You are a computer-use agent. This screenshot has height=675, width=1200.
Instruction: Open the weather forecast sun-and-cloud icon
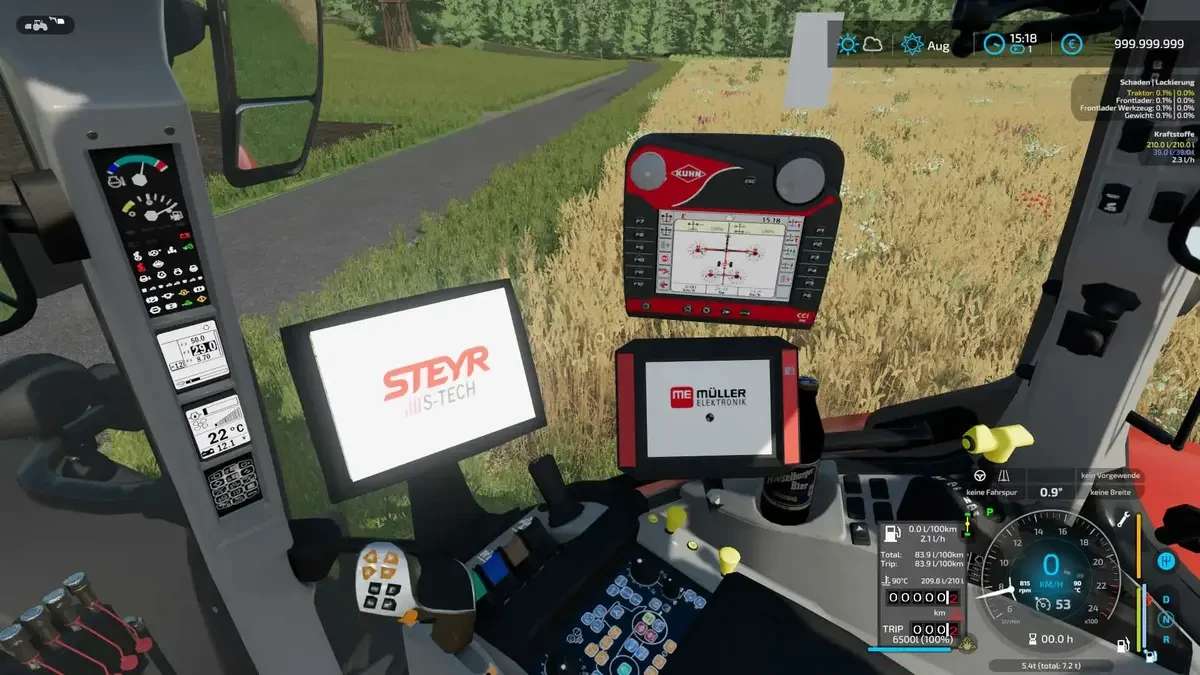859,44
